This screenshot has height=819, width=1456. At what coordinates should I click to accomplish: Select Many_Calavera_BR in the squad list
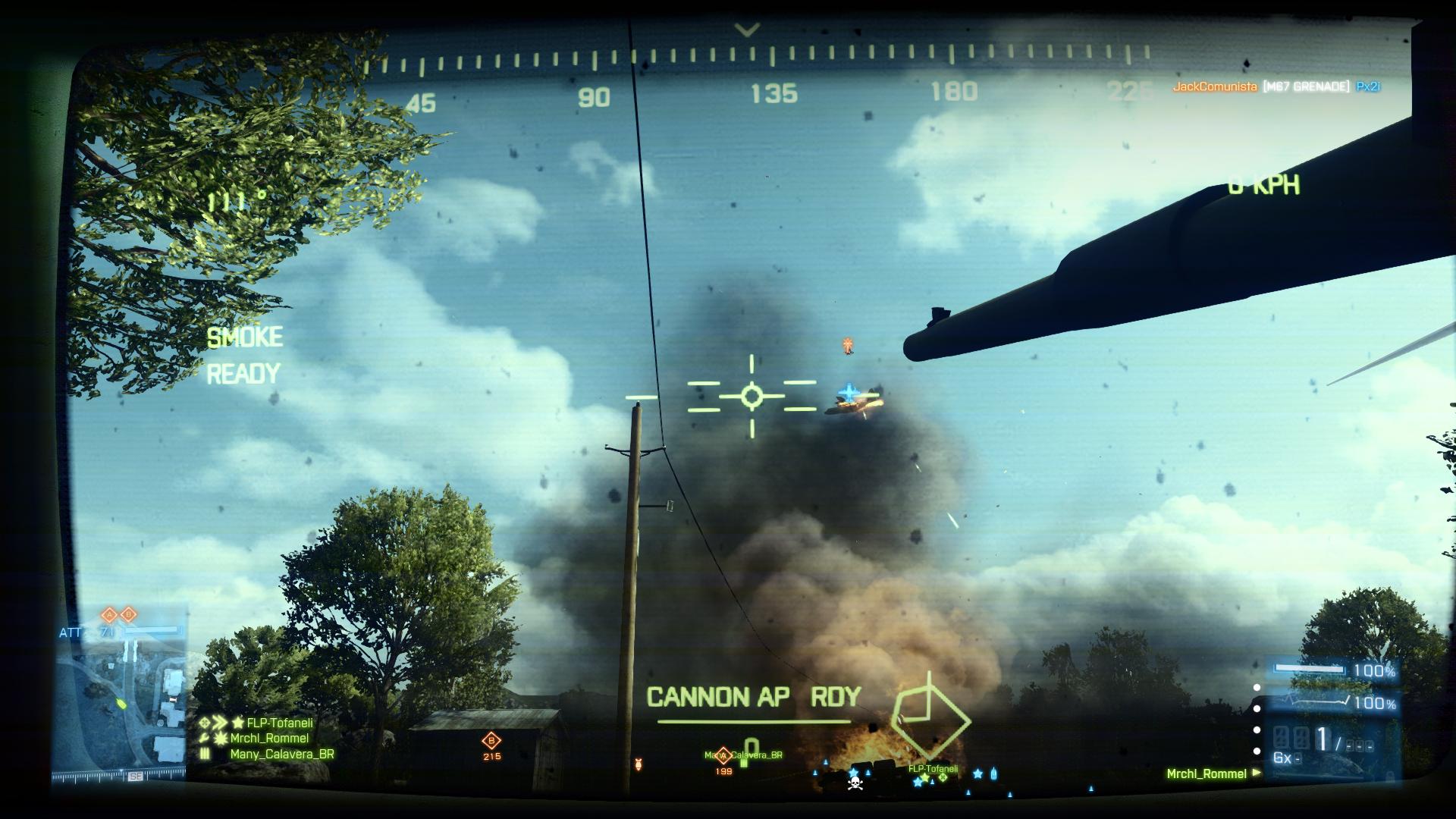click(281, 755)
